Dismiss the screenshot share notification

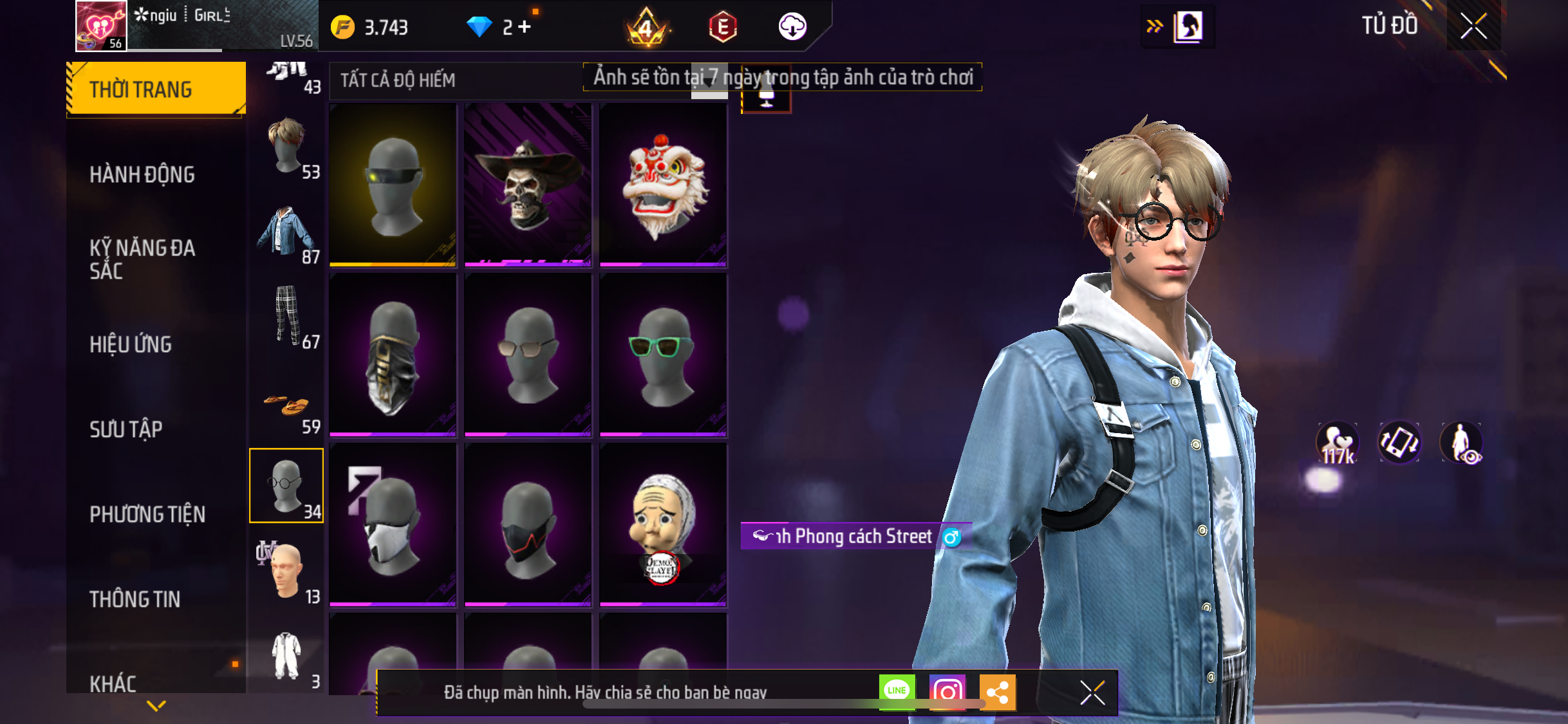coord(1092,692)
